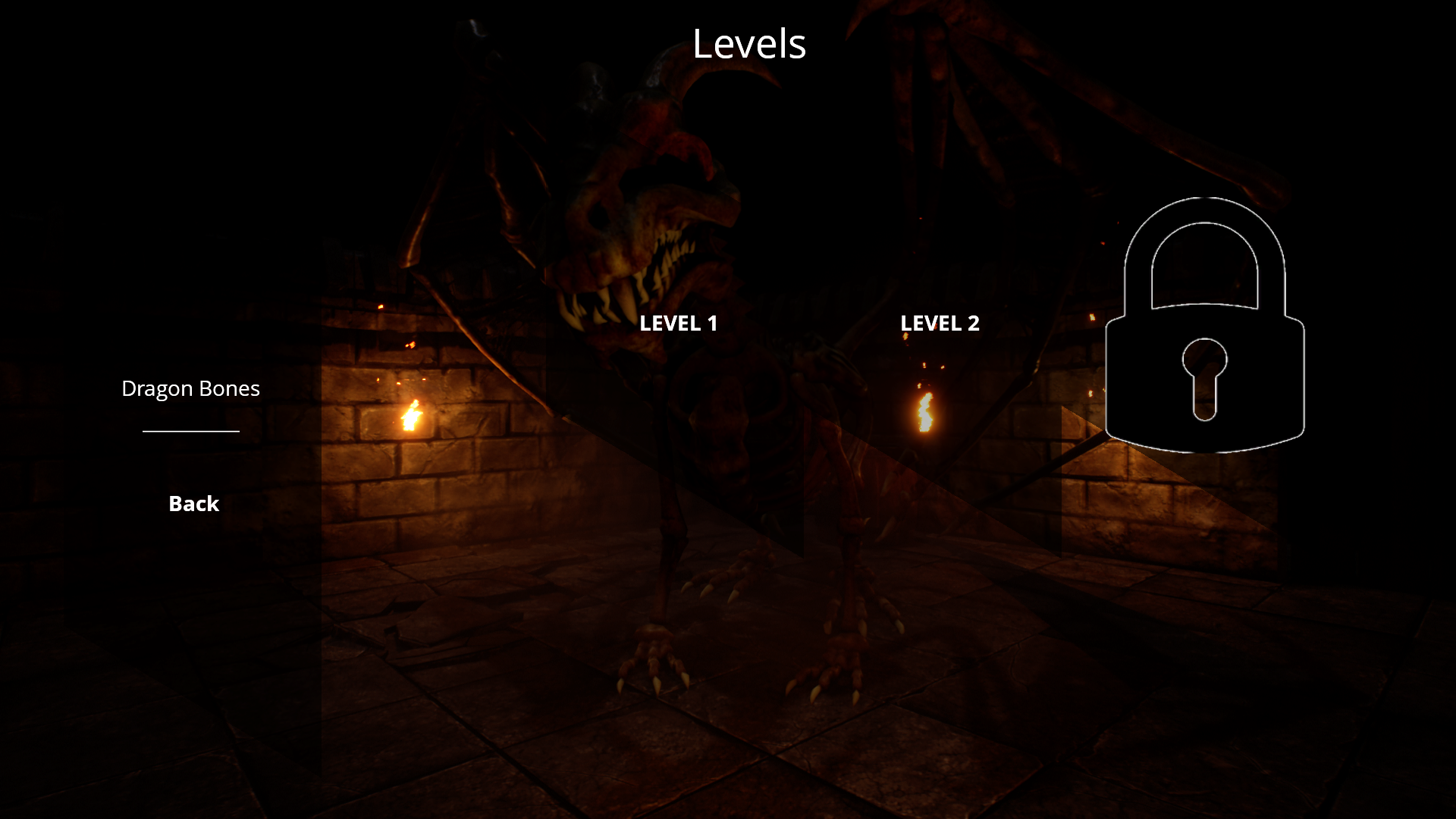Expand the Level 2 details area
The image size is (1456, 819).
(x=940, y=323)
